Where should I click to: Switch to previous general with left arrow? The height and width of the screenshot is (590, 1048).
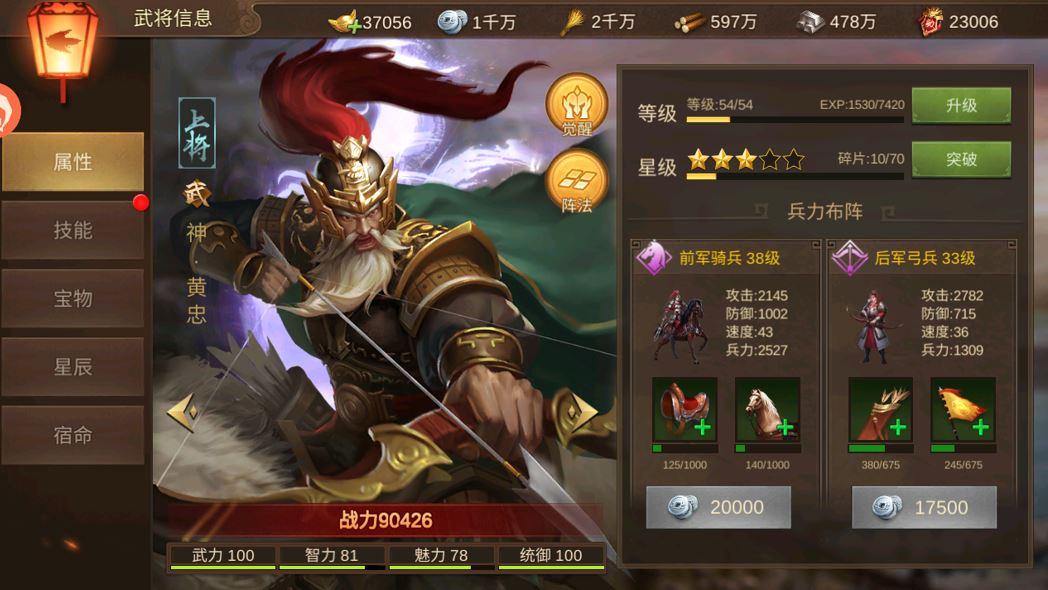tap(182, 412)
